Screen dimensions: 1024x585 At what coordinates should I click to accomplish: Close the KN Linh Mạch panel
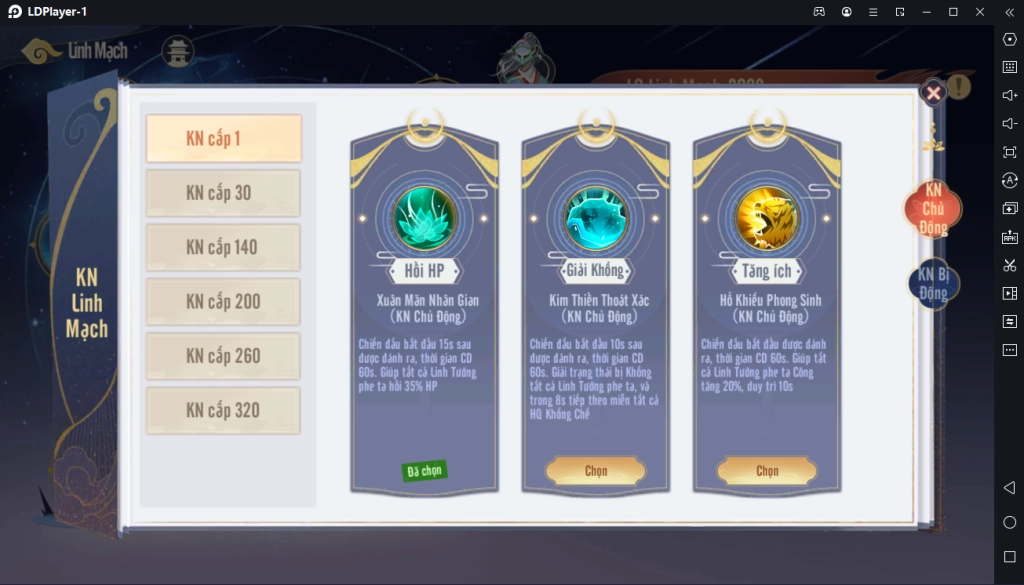(x=933, y=93)
